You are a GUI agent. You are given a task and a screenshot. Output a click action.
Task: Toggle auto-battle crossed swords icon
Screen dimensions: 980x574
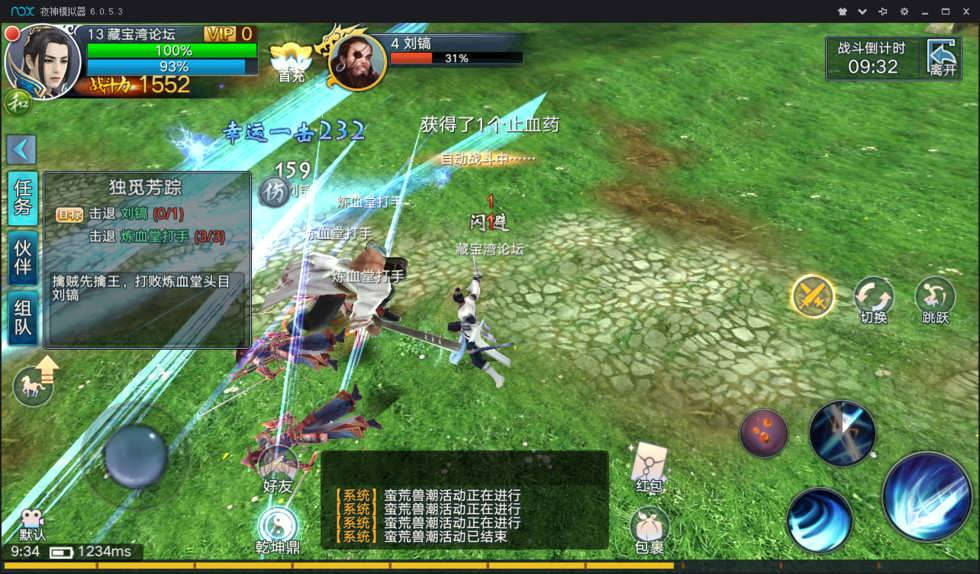click(x=813, y=296)
